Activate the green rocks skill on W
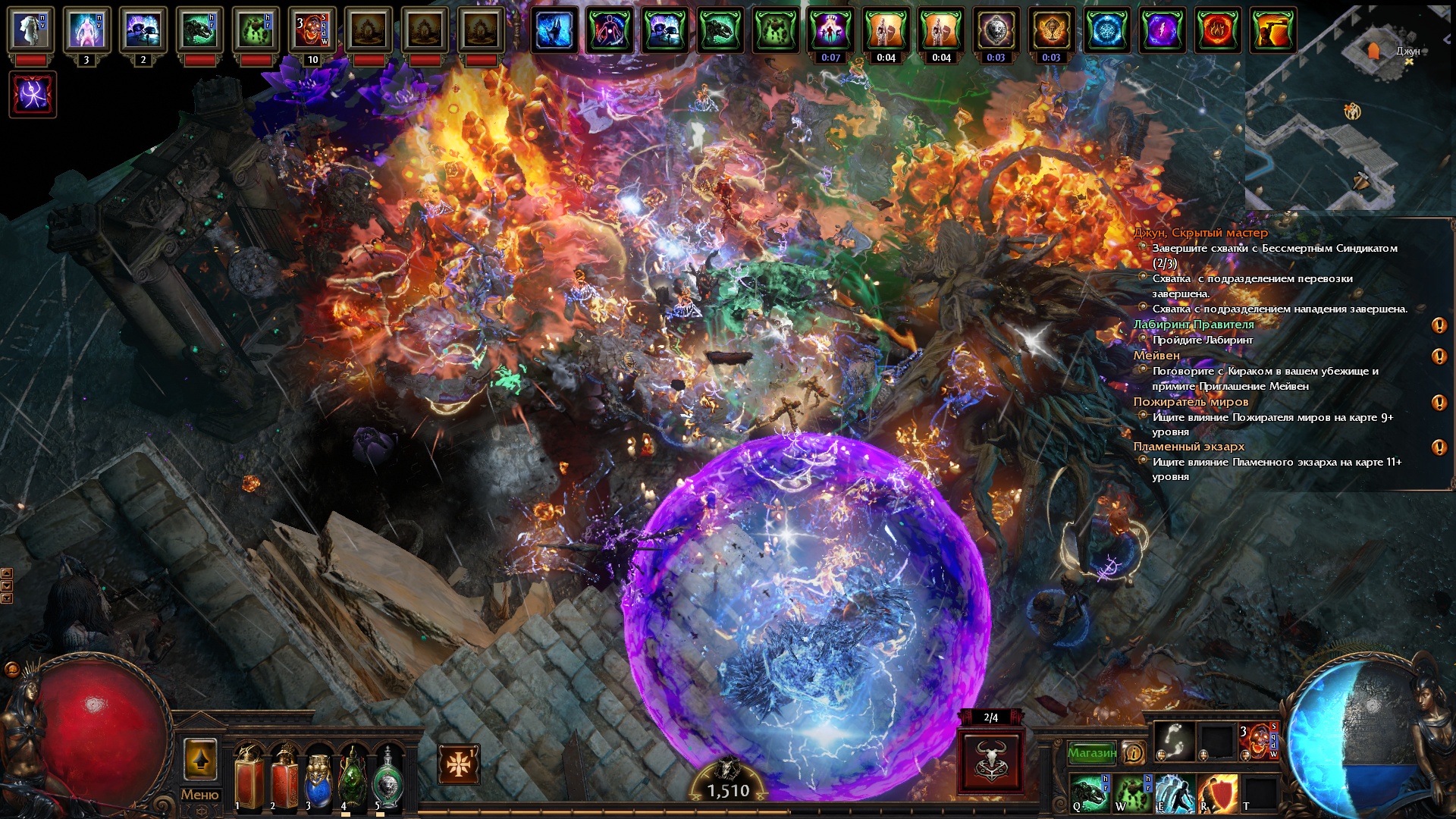Viewport: 1456px width, 819px height. click(1132, 792)
